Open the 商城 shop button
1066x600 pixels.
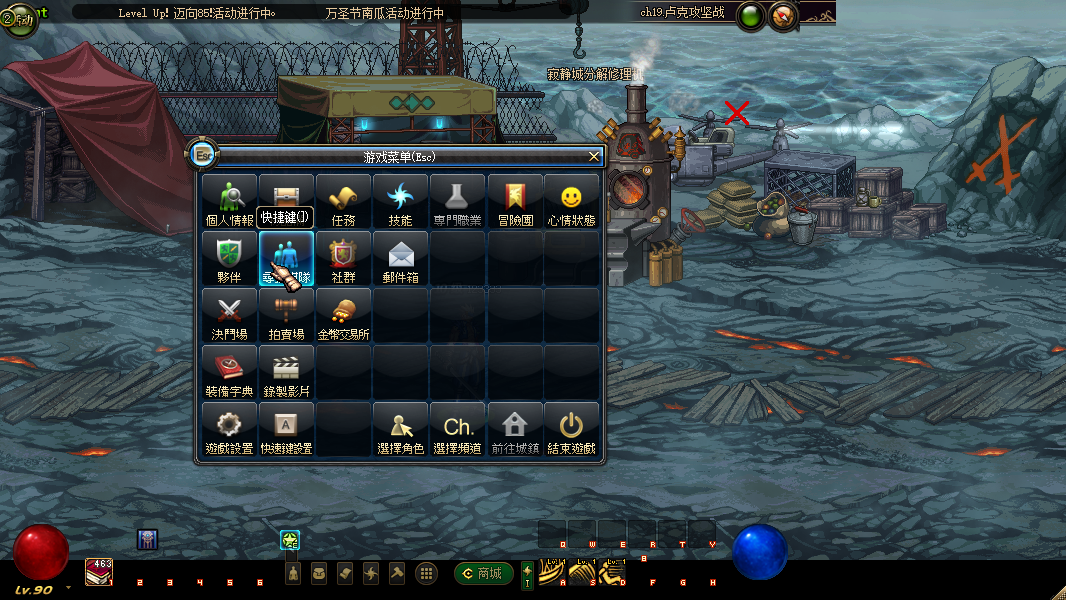tap(483, 574)
